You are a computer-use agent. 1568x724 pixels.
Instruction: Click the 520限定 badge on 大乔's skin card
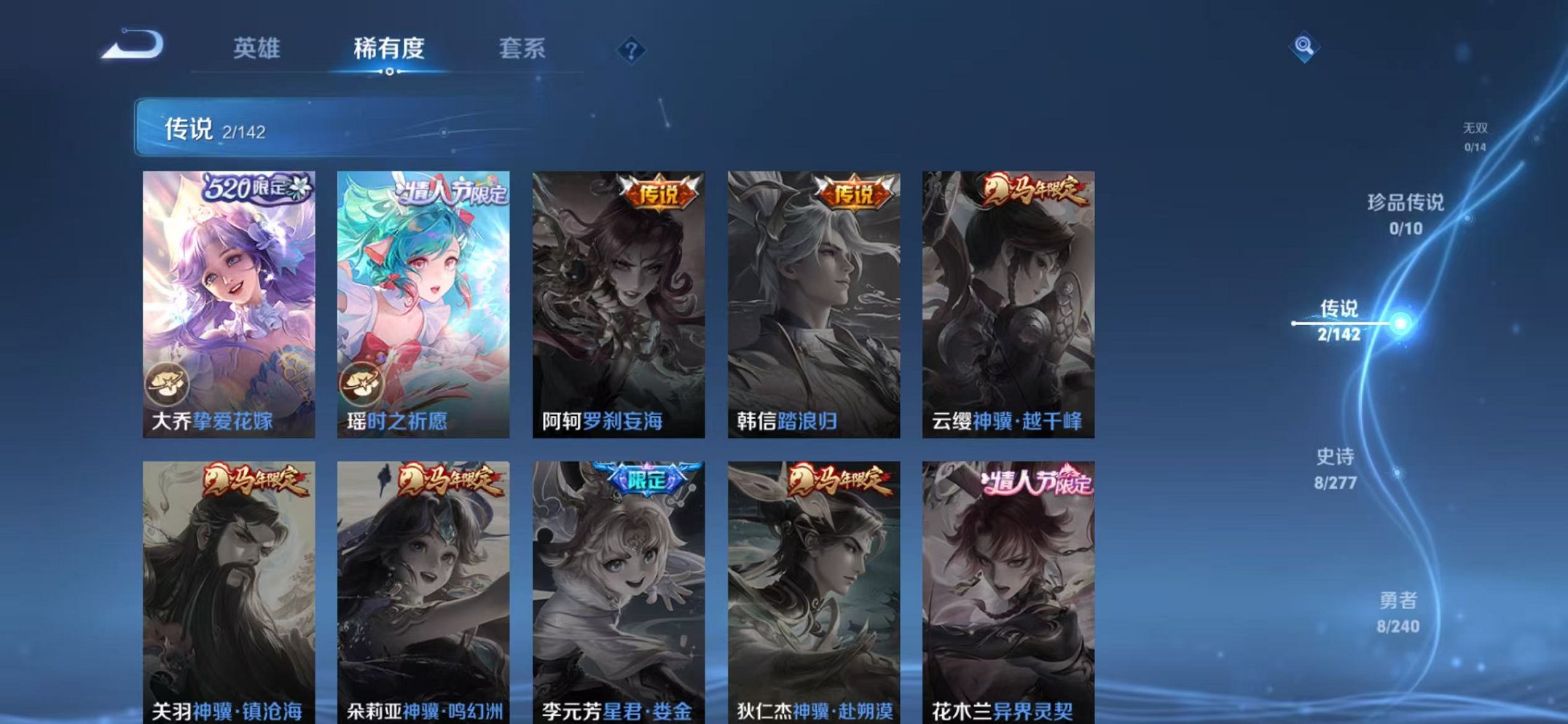(x=256, y=189)
